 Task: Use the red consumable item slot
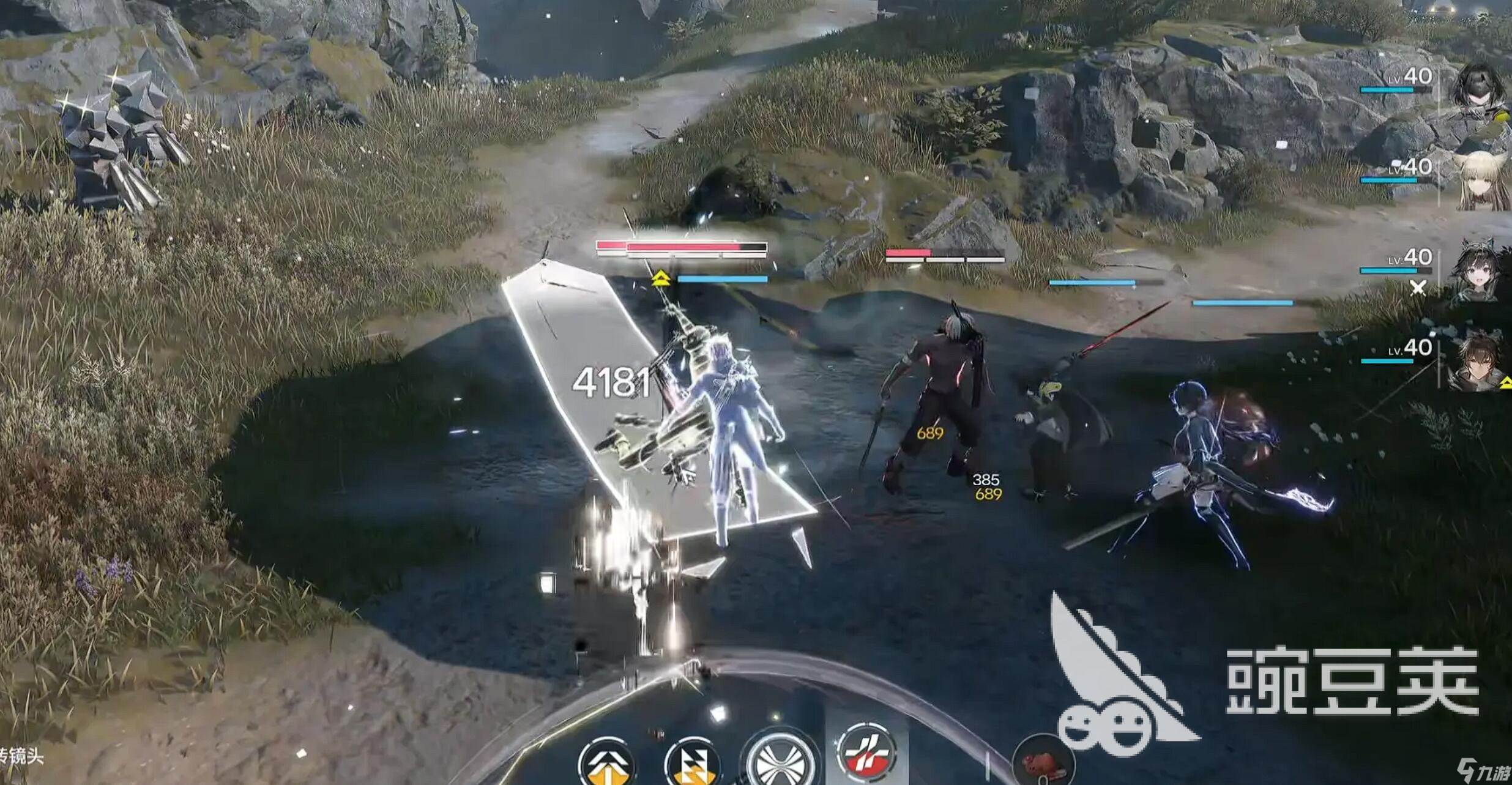tap(1042, 762)
